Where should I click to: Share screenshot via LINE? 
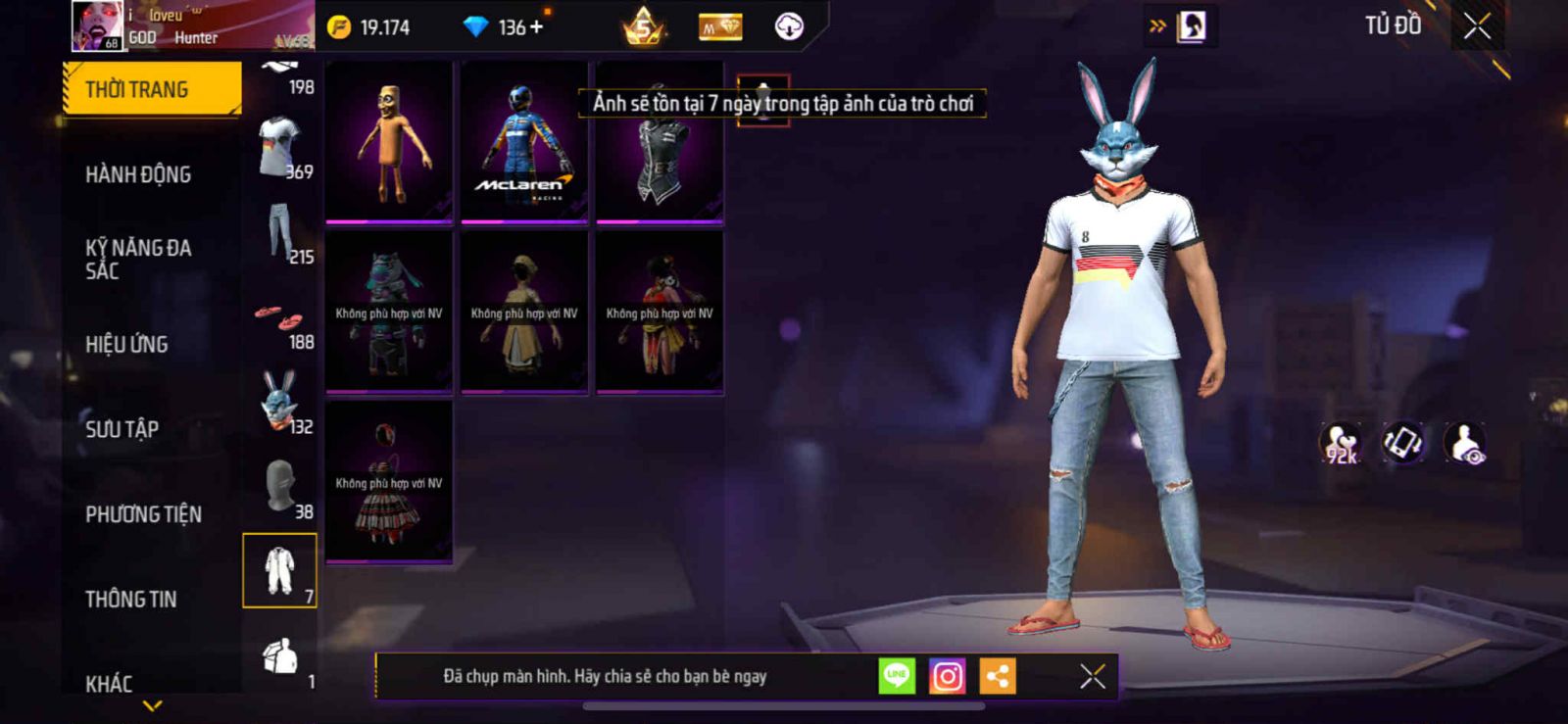click(897, 676)
